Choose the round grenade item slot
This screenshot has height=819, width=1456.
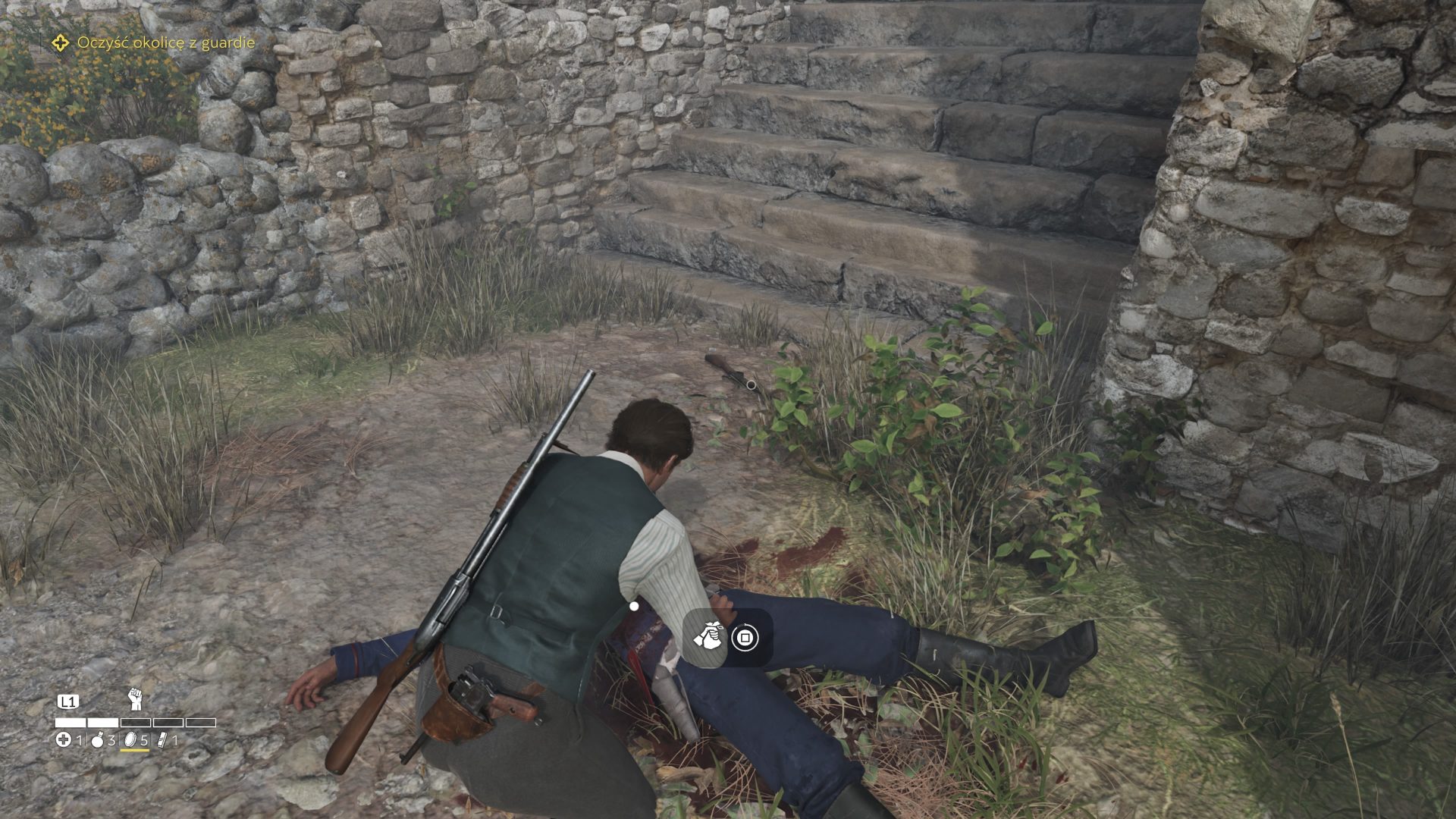click(x=98, y=740)
